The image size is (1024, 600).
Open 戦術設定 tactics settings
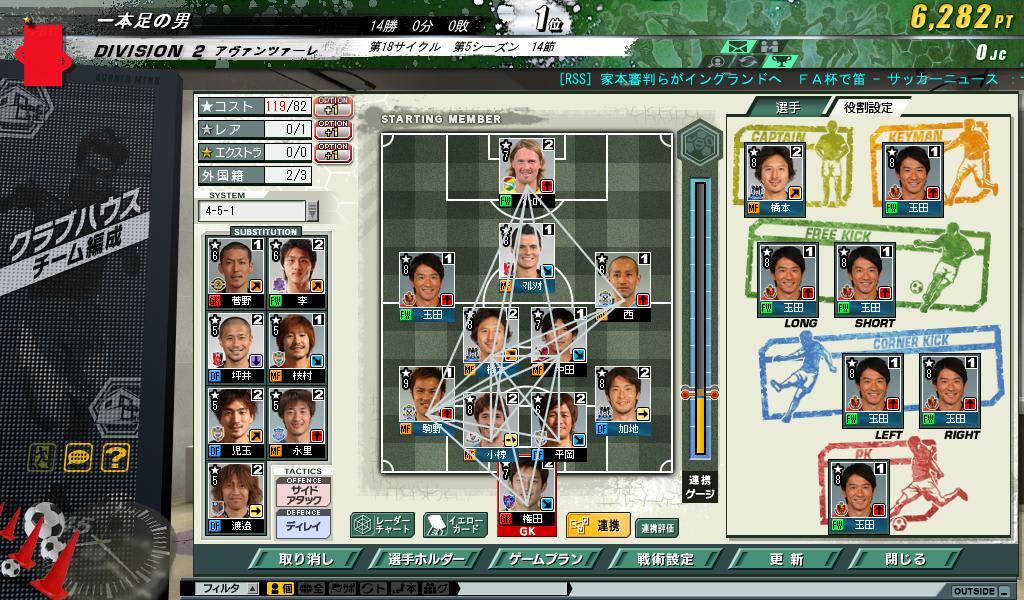665,559
